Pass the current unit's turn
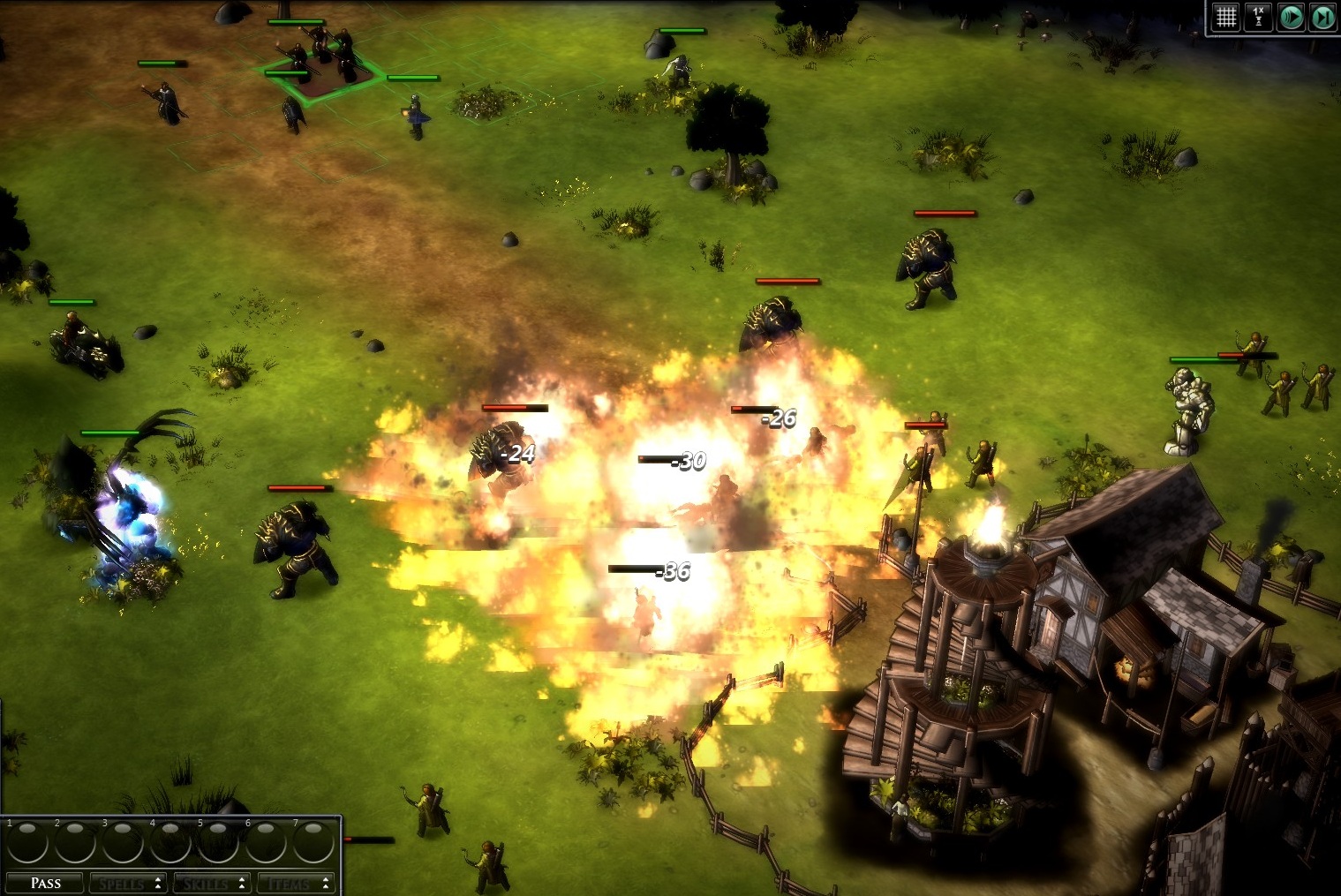The height and width of the screenshot is (896, 1341). (45, 883)
